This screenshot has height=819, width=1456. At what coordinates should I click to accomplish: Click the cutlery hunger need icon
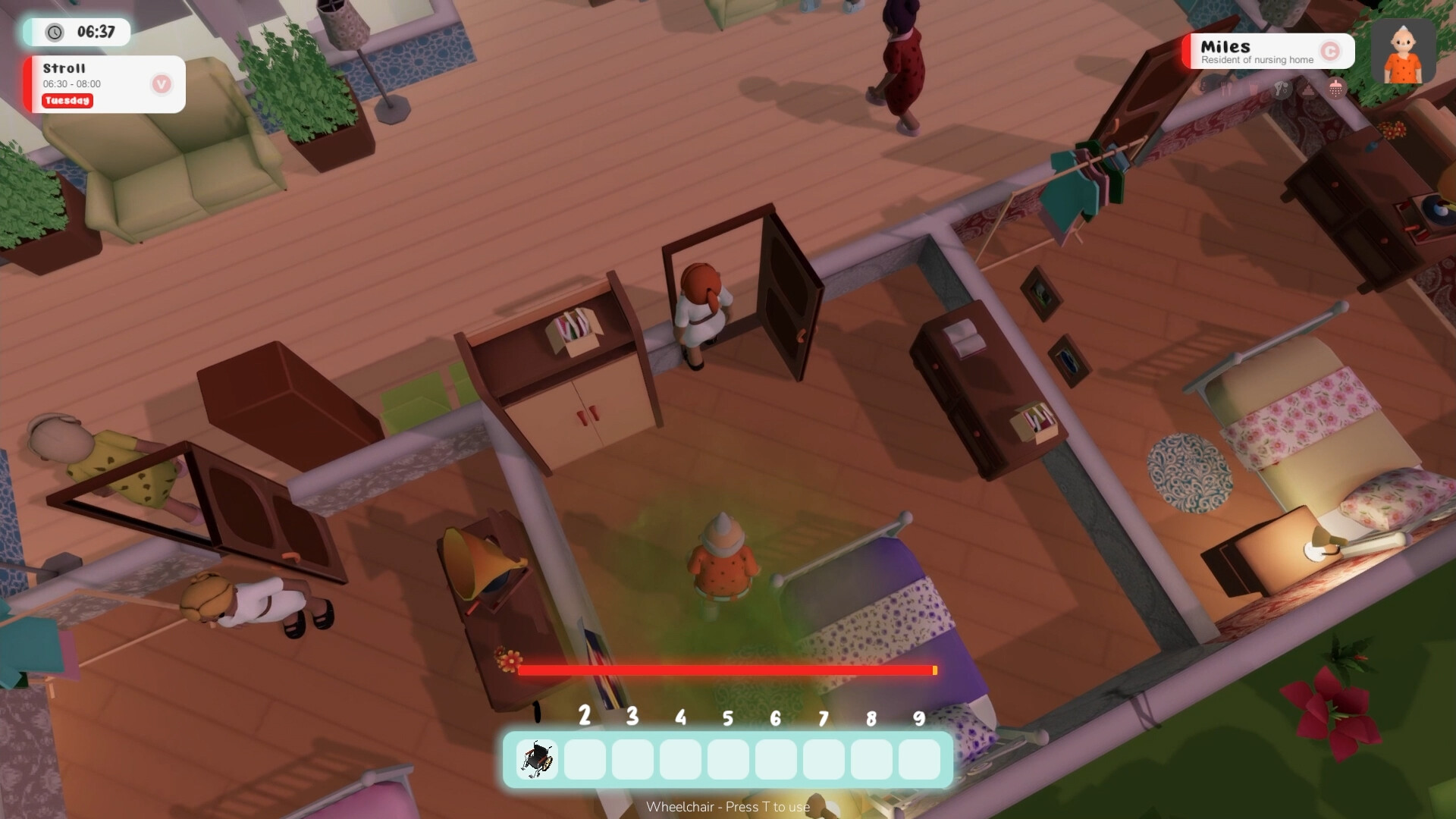(1226, 87)
